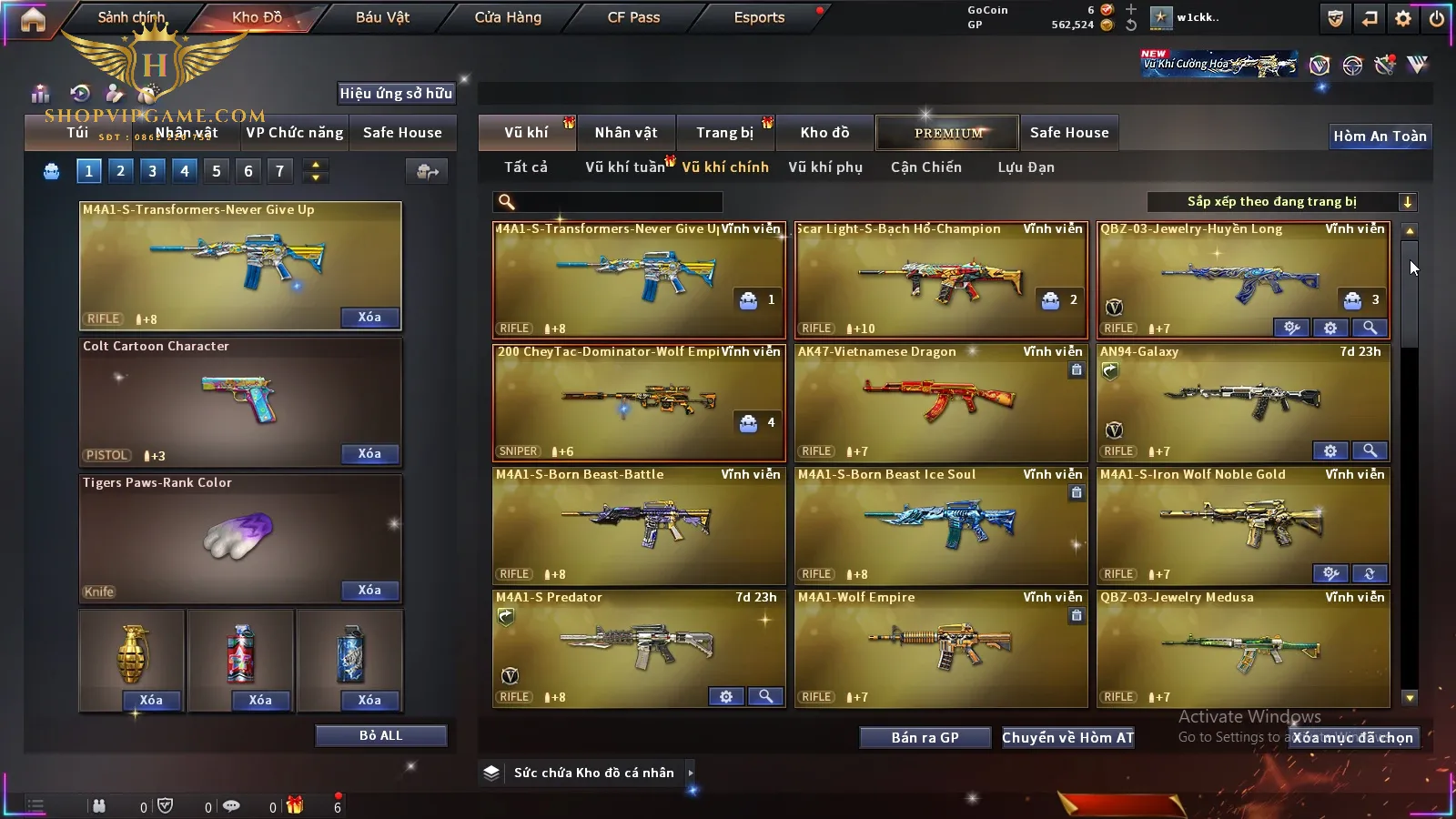Show the Cận Chiến weapons
Viewport: 1456px width, 819px height.
(925, 167)
